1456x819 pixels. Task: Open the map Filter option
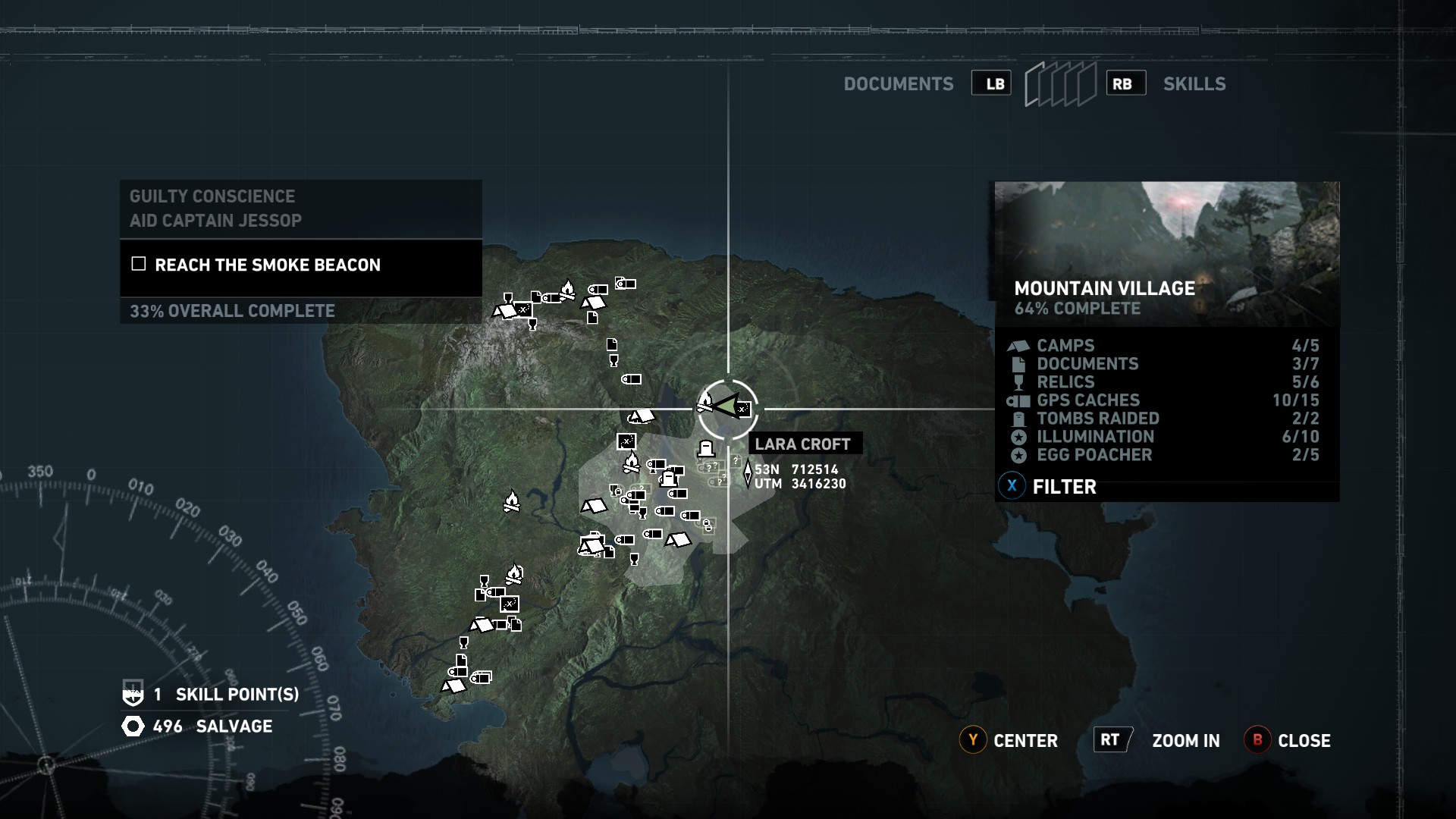pos(1050,487)
